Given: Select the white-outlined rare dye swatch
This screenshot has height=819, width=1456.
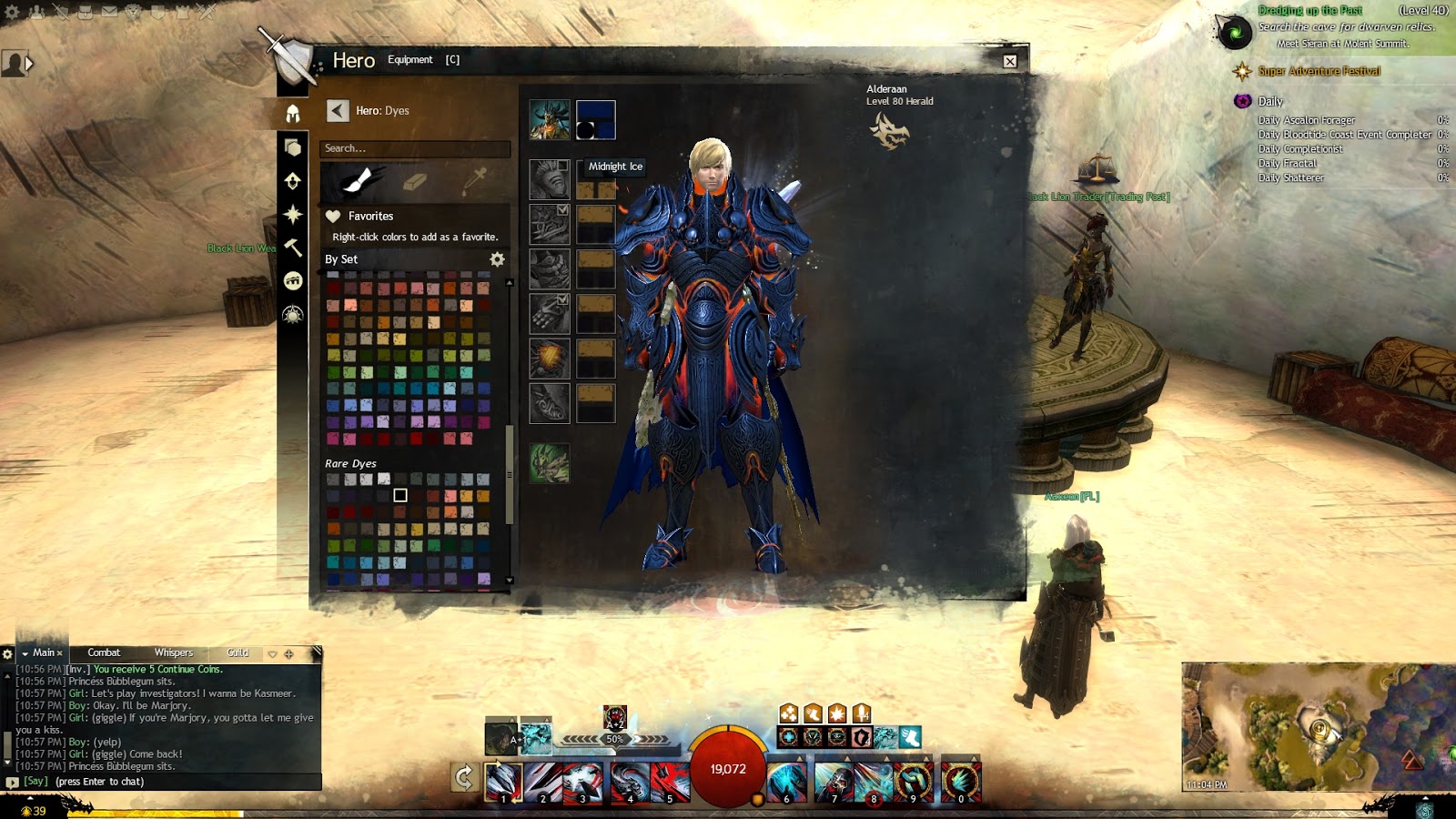Looking at the screenshot, I should tap(400, 495).
